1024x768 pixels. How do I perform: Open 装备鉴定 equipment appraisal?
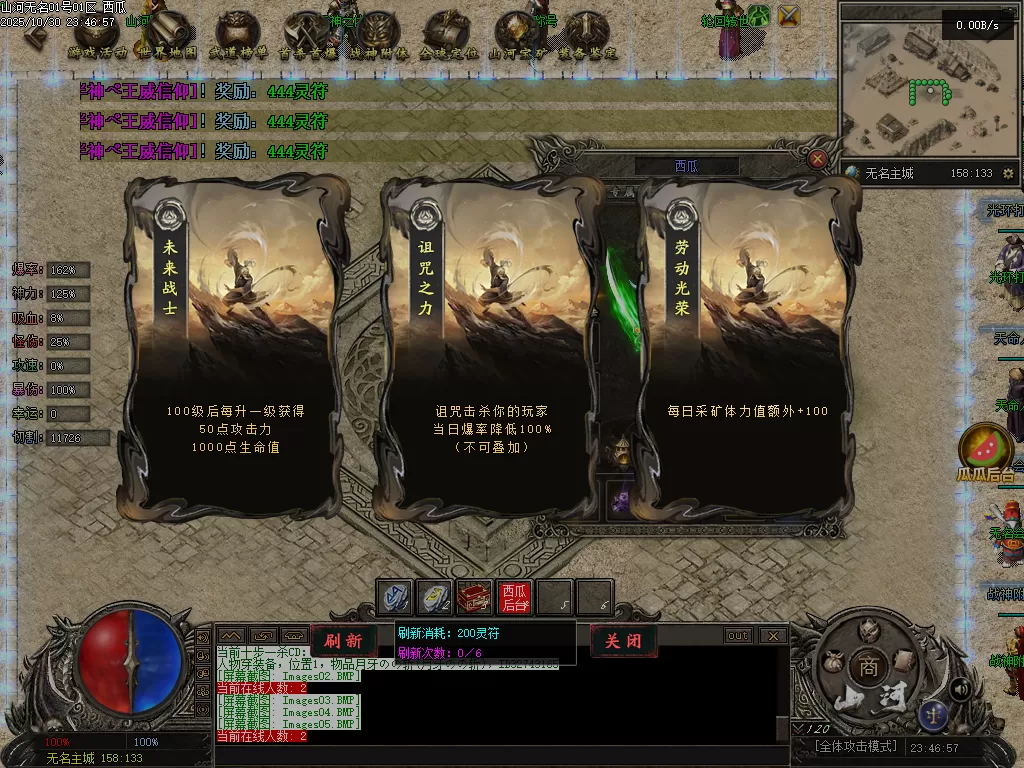[x=587, y=36]
